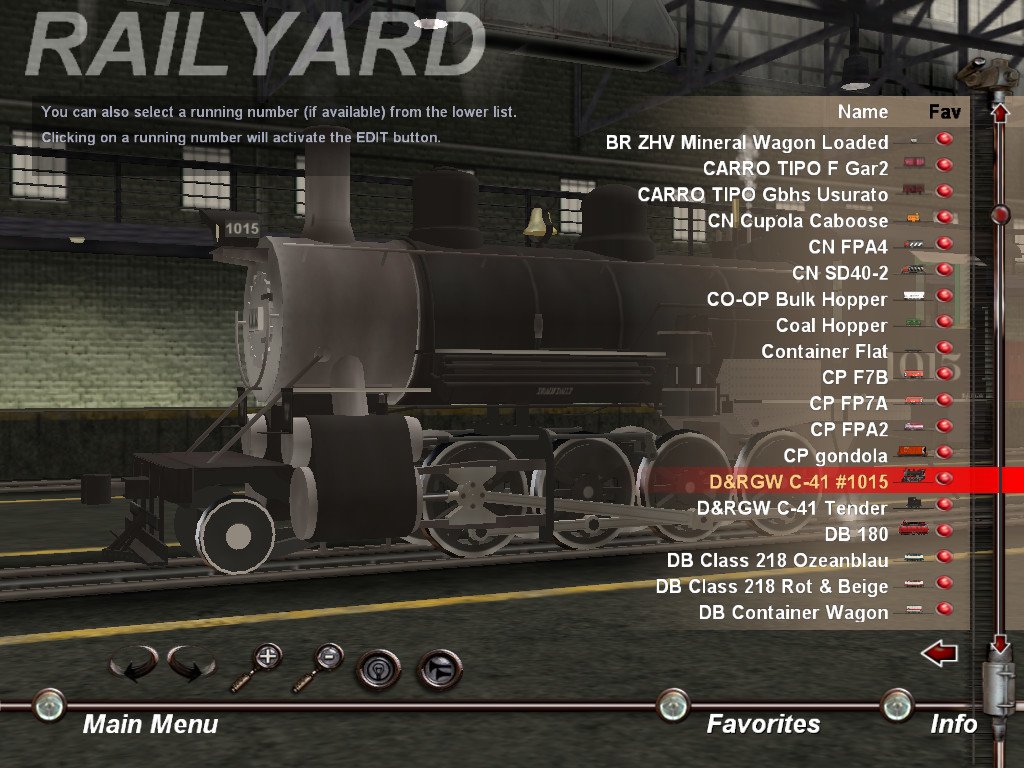
Task: Toggle favorite for CP F7B
Action: [943, 376]
